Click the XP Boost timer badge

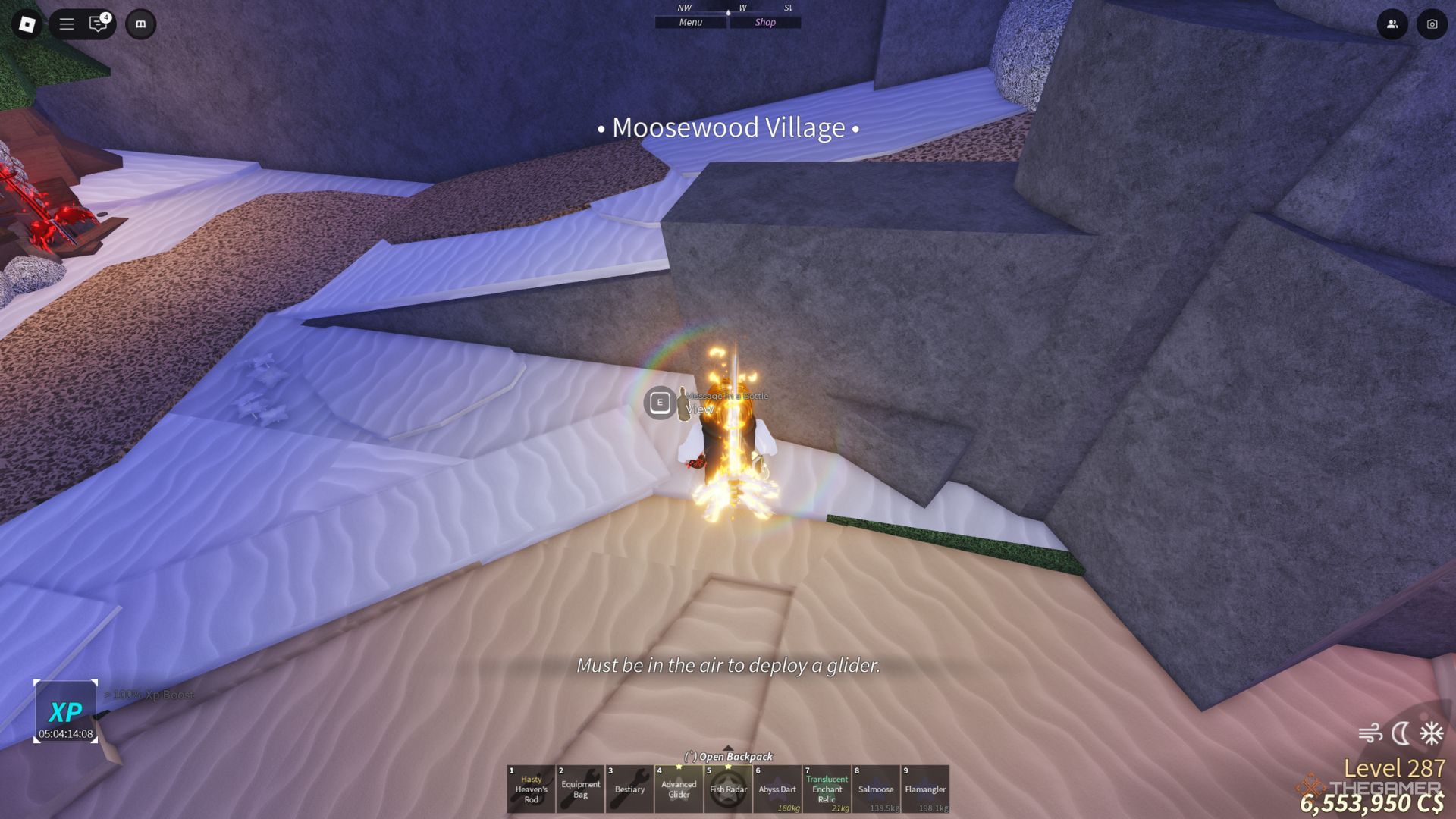click(67, 711)
